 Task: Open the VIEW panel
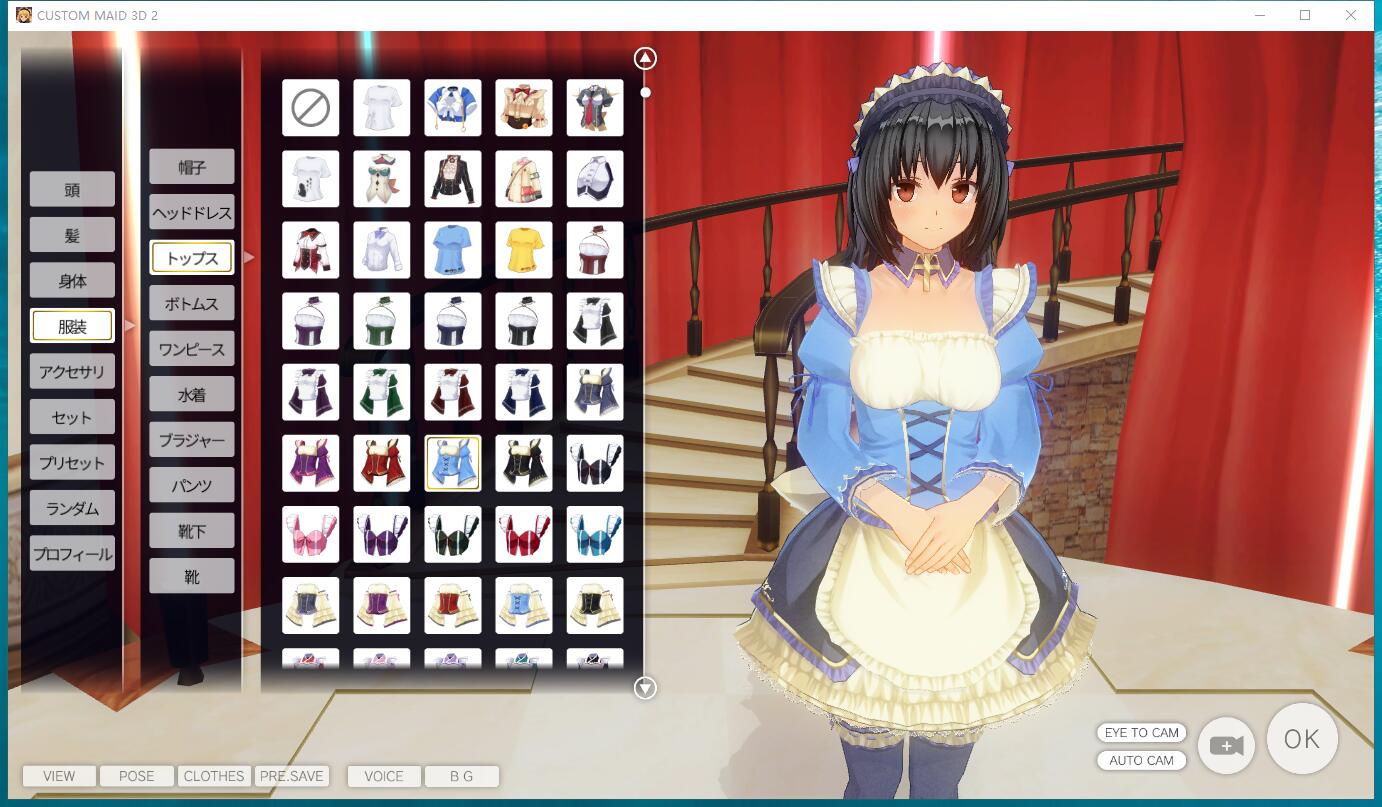pos(59,776)
